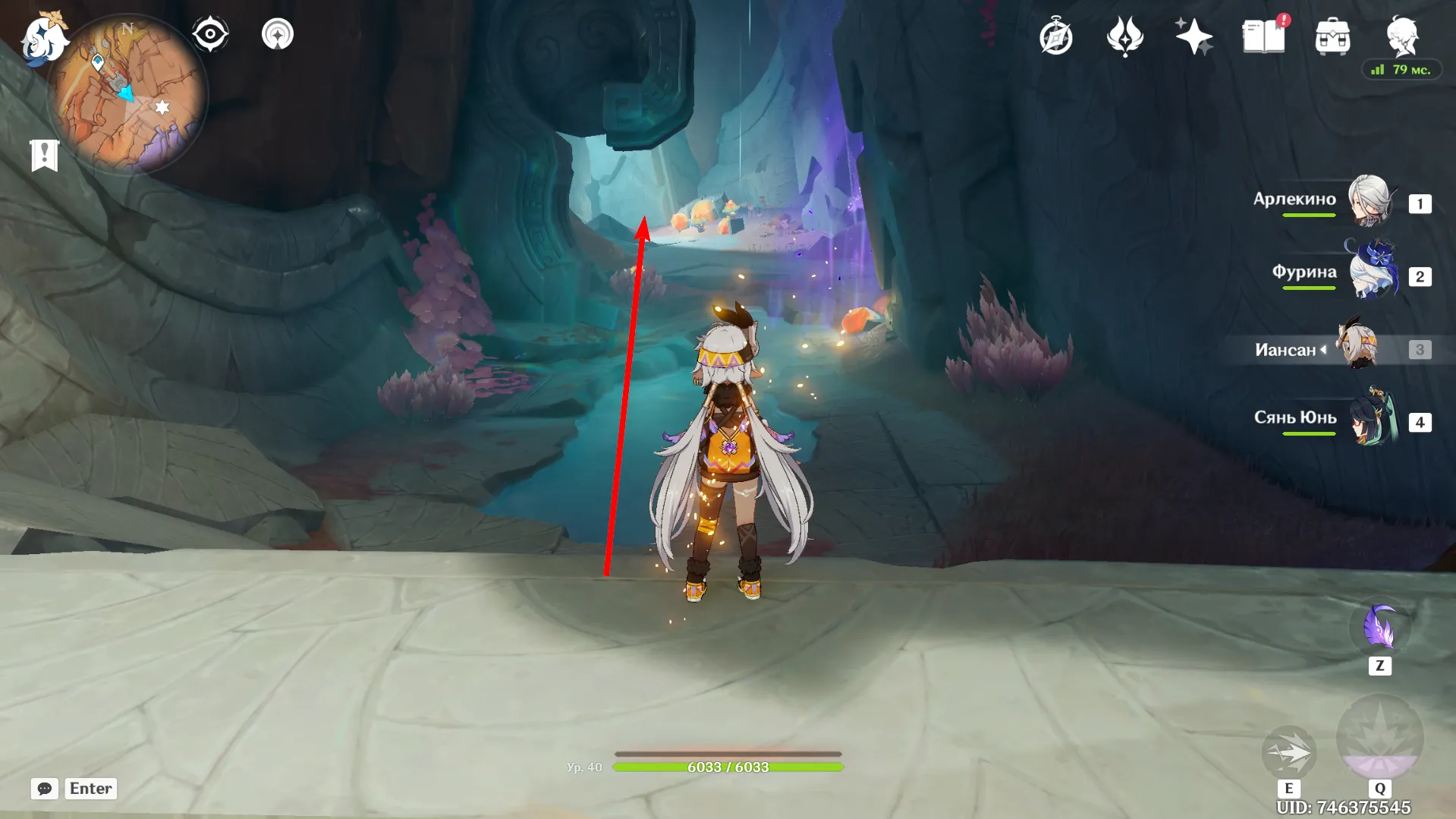Open the Paimon menu icon

pos(44,39)
